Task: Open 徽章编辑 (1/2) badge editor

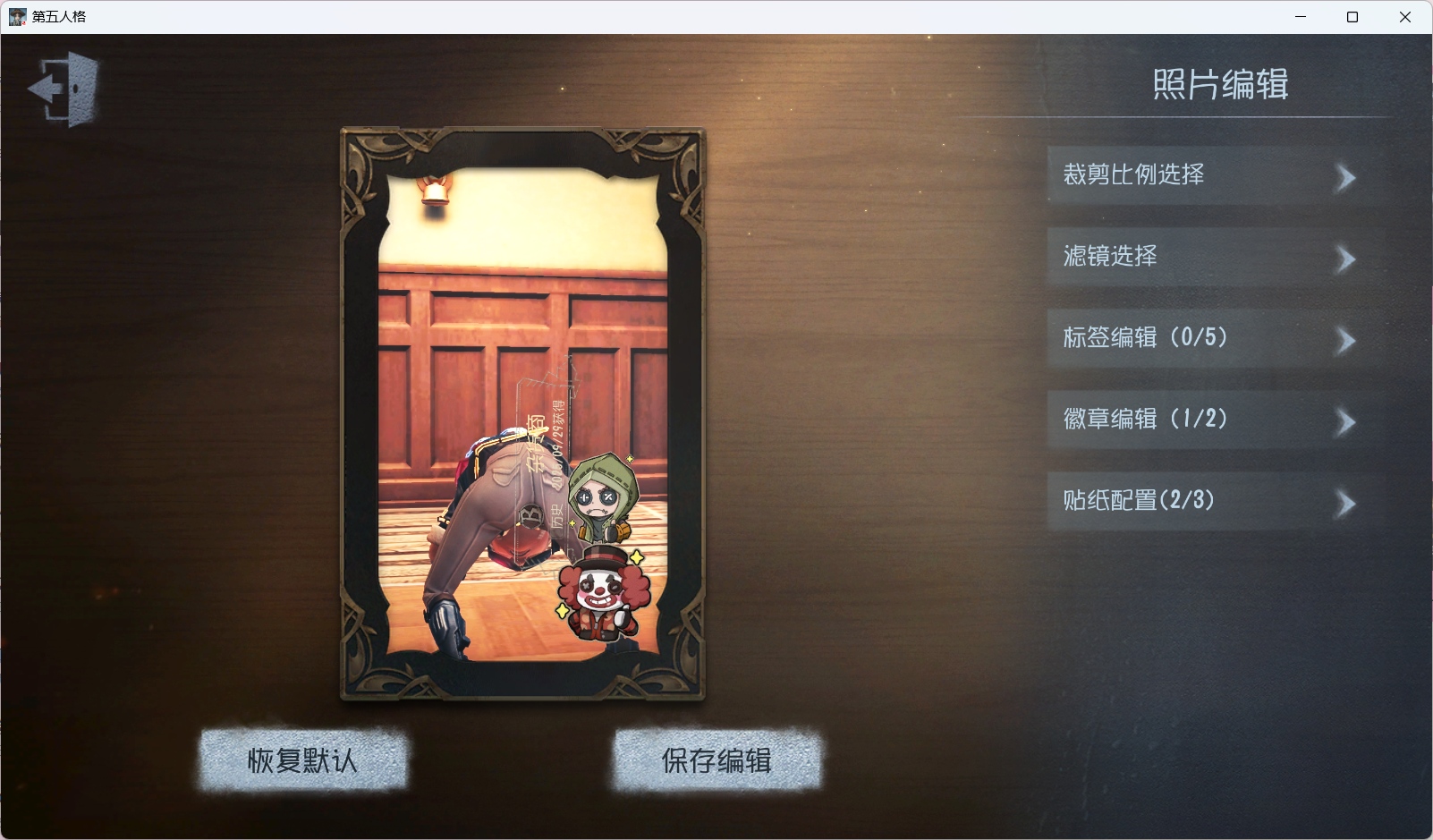Action: point(1209,420)
